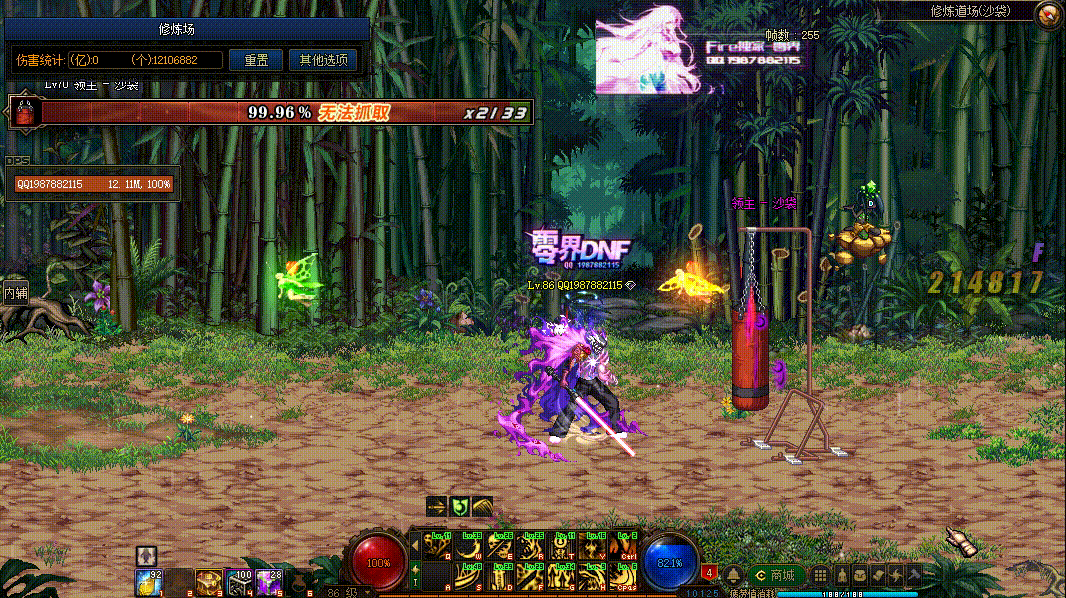Open the nine-dot grid menu
Screen dimensions: 1066x598
(820, 575)
